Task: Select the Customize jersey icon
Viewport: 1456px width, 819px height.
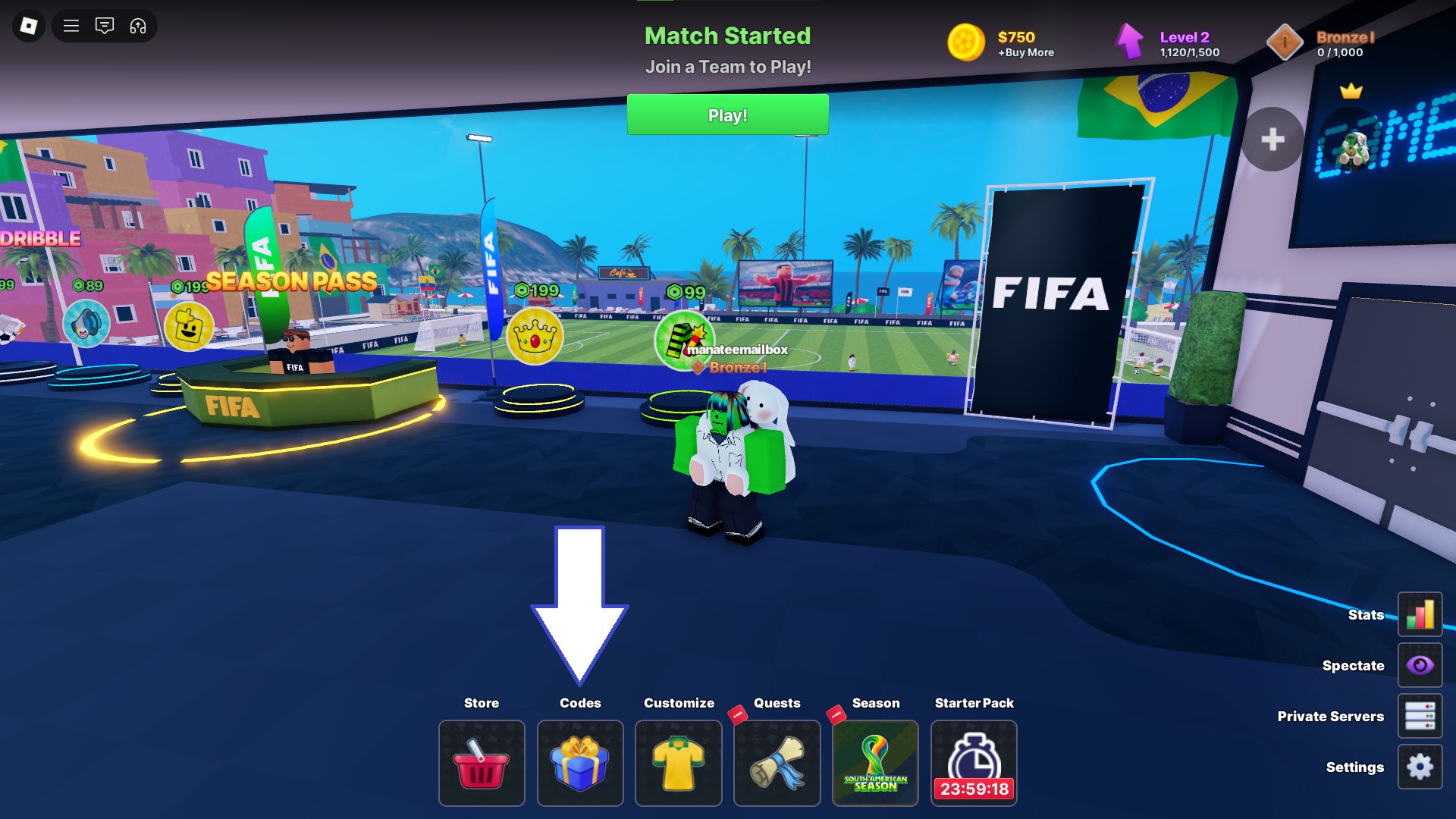Action: (678, 763)
